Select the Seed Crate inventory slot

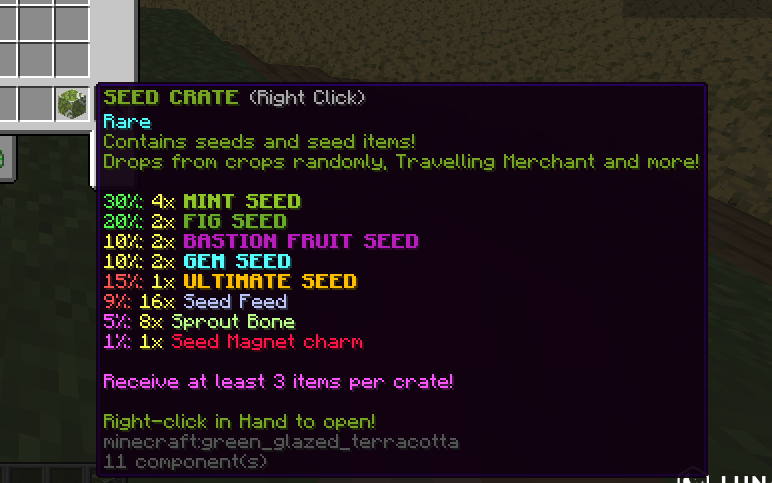(72, 103)
